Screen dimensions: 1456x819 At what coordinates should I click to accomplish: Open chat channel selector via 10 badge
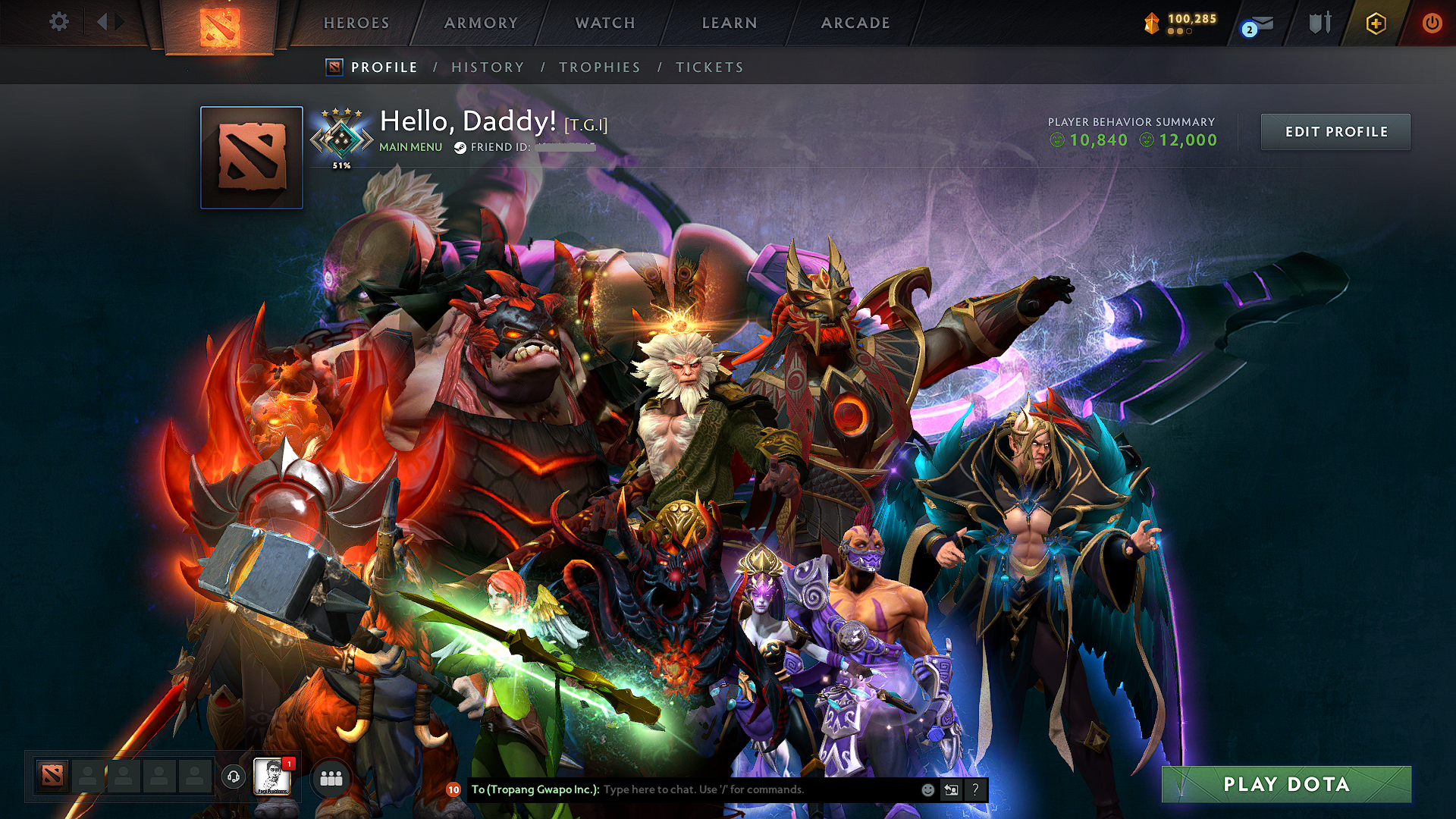(x=453, y=789)
